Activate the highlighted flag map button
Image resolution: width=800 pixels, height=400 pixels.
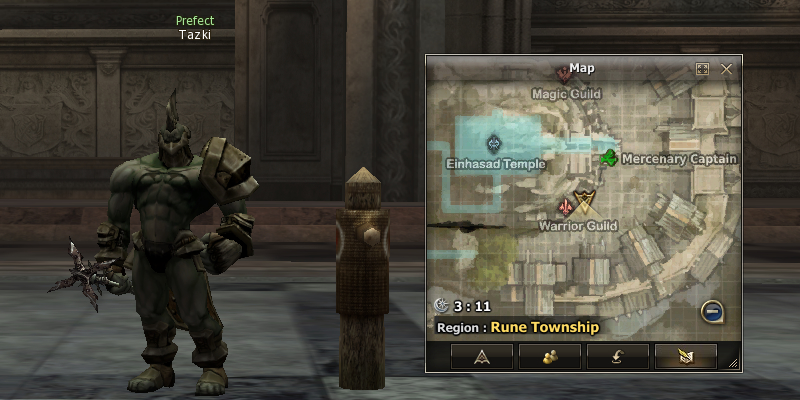click(685, 356)
